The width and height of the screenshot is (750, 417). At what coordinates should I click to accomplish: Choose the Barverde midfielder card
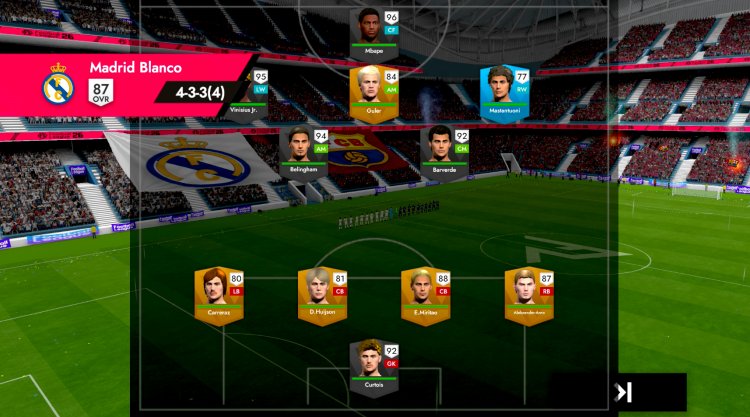click(445, 150)
